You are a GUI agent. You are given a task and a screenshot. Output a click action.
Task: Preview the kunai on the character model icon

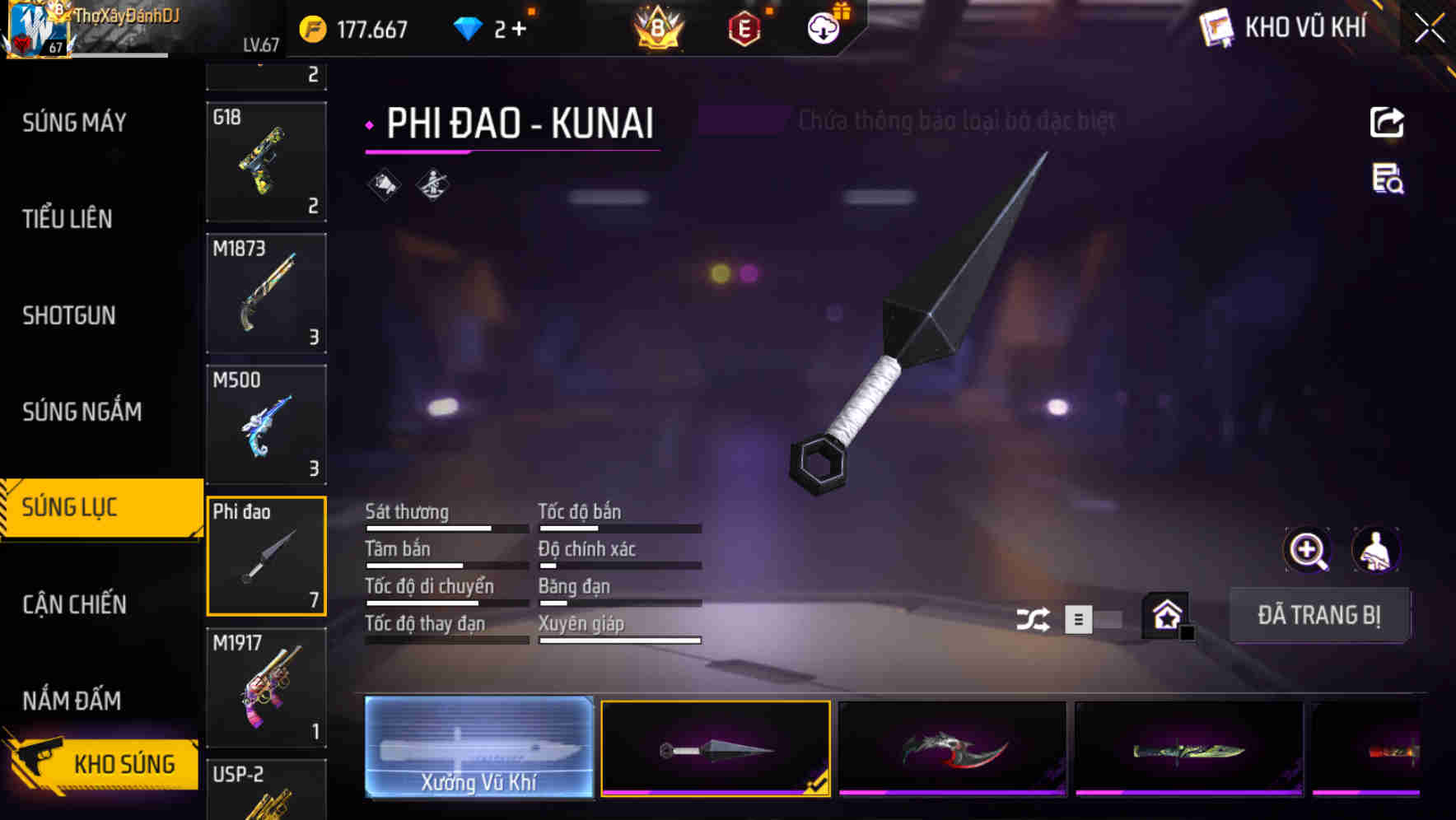click(1377, 550)
